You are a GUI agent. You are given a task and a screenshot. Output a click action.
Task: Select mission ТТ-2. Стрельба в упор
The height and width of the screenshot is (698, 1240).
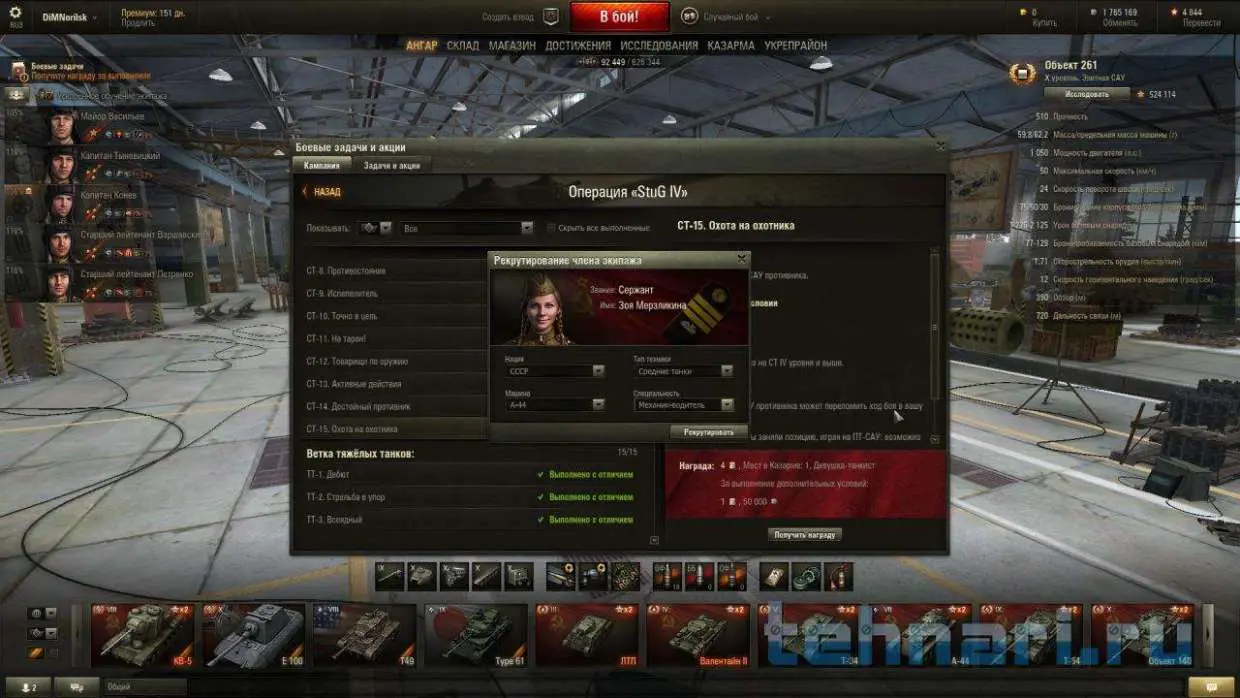coord(345,497)
